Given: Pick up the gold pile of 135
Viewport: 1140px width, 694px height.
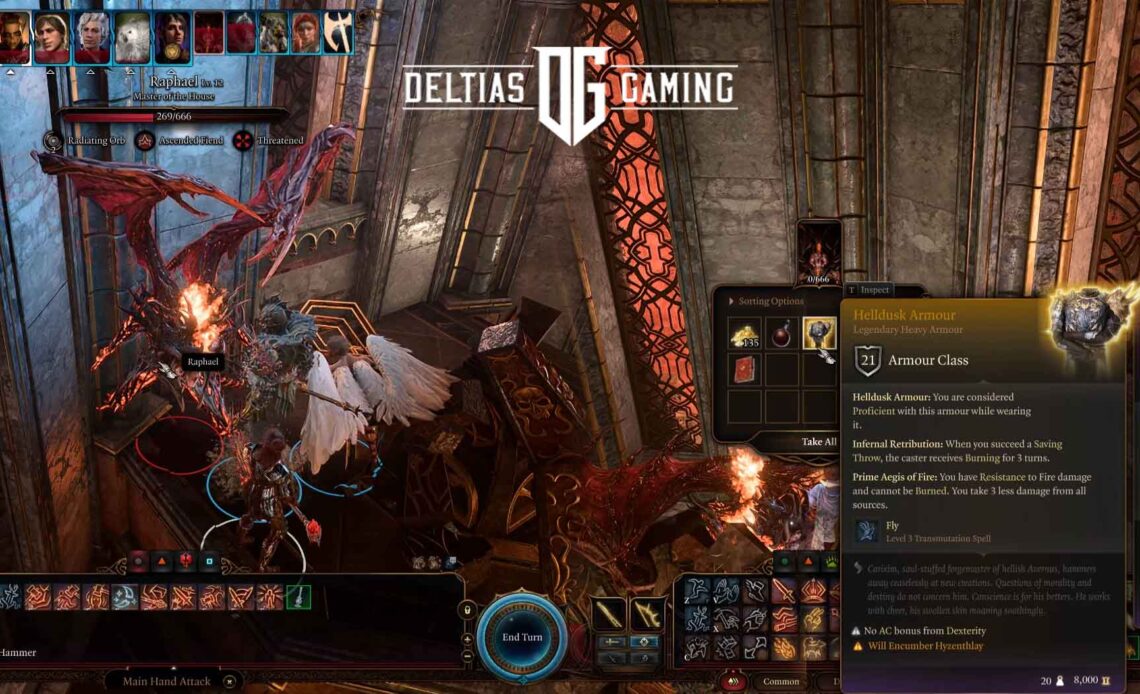Looking at the screenshot, I should point(744,335).
